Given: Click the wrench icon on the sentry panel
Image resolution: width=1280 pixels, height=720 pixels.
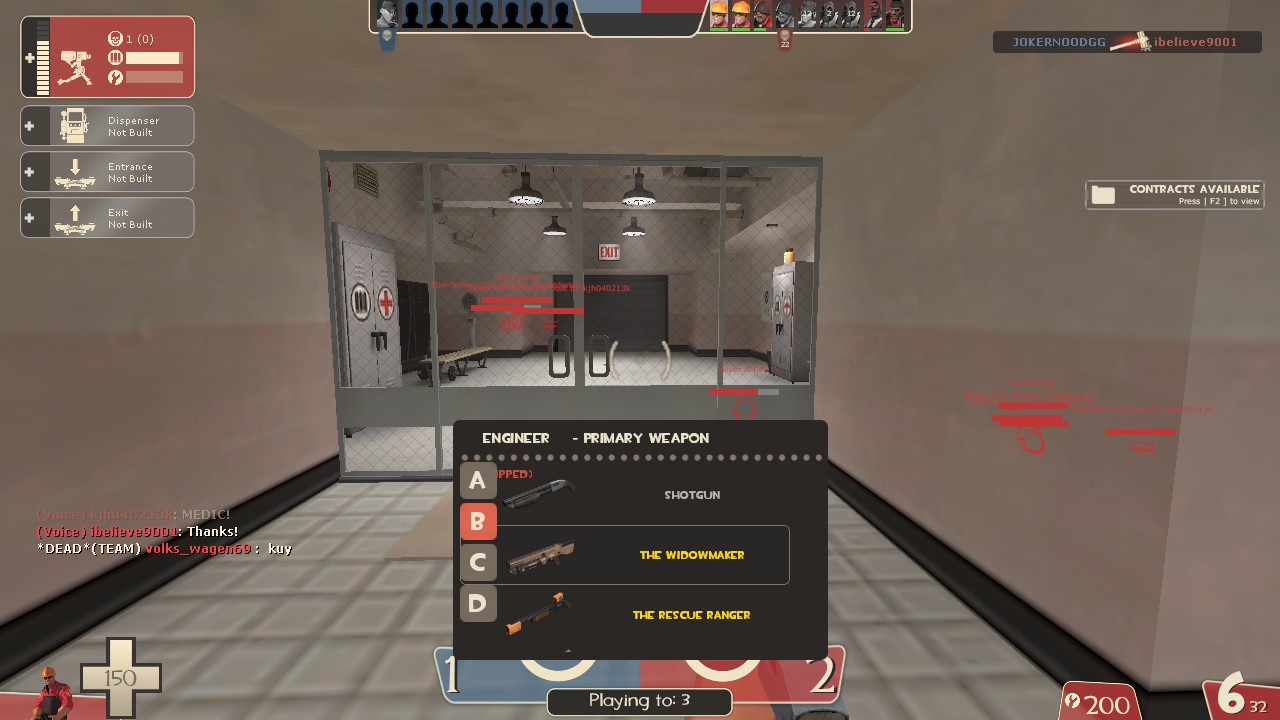Looking at the screenshot, I should tap(116, 77).
